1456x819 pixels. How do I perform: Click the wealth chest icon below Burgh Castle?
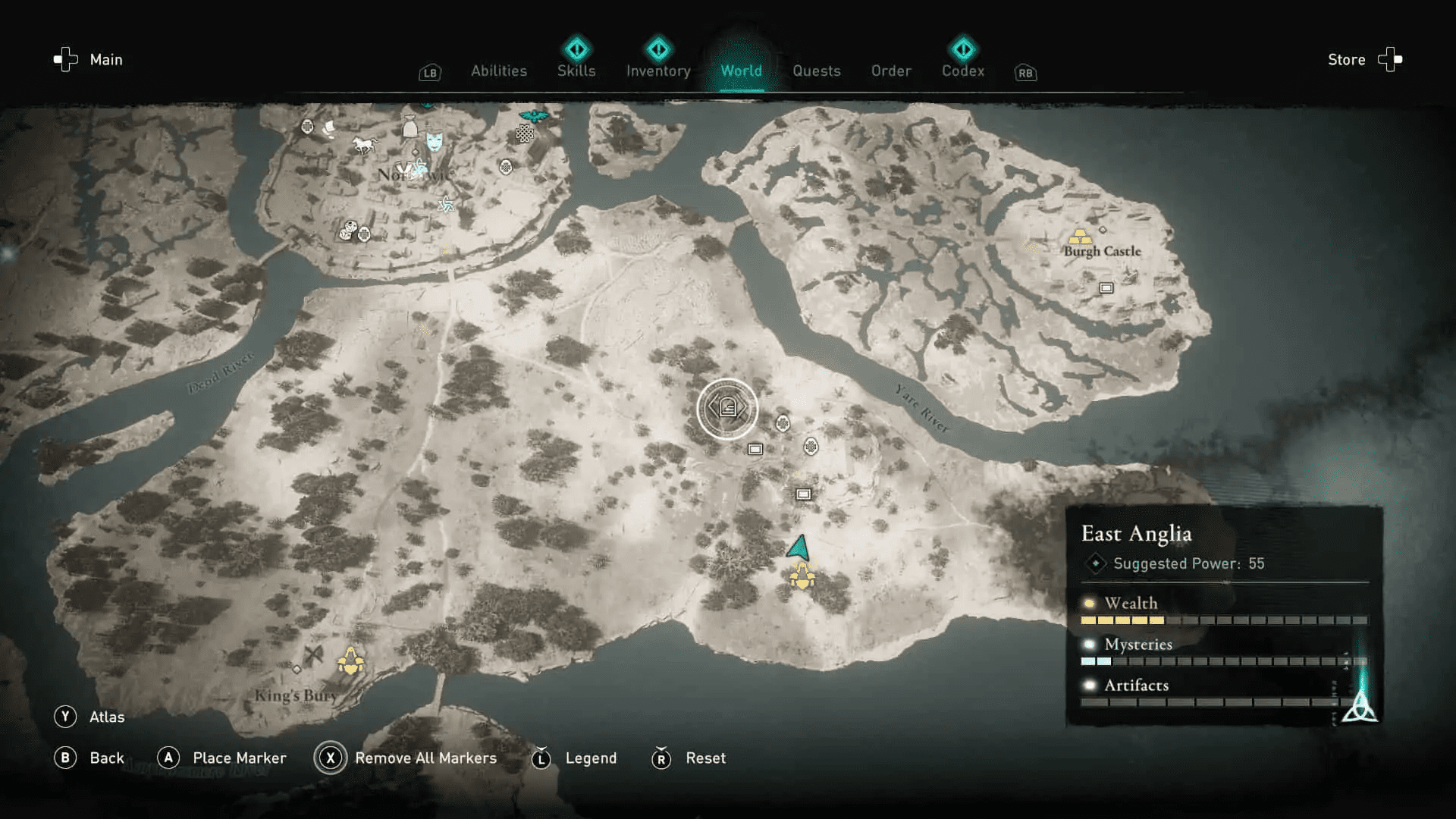[x=1106, y=288]
